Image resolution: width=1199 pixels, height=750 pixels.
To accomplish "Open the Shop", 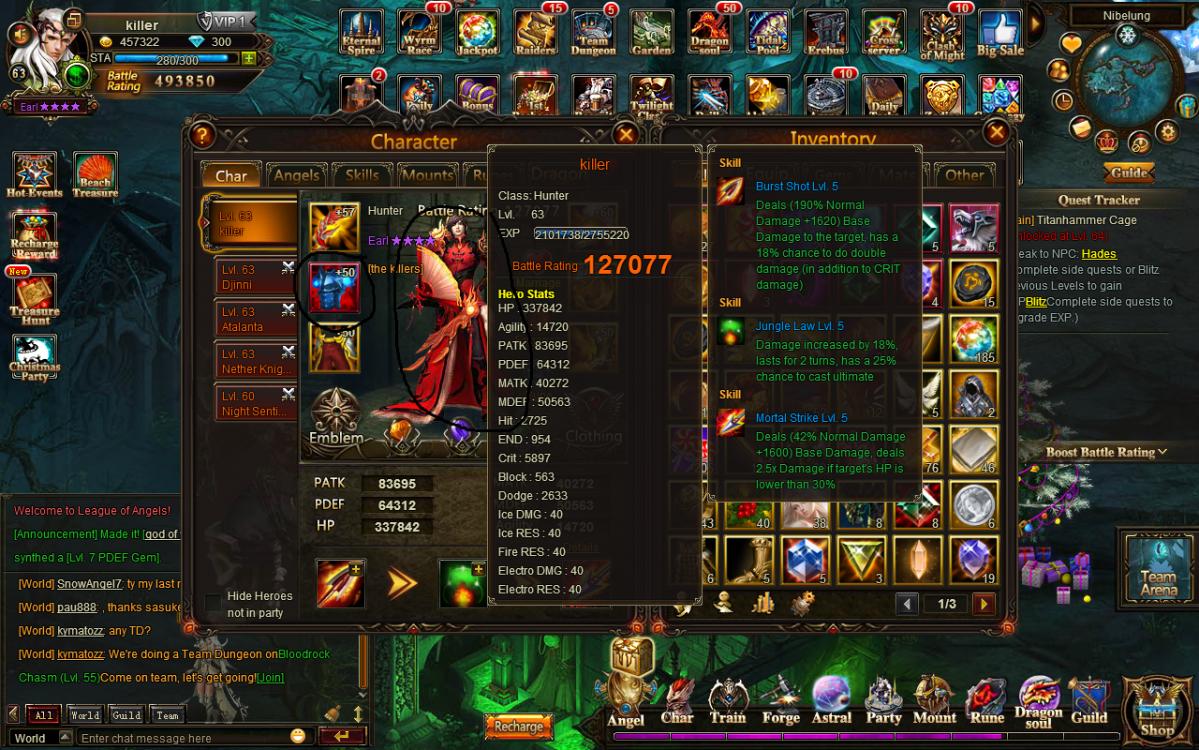I will (1158, 708).
